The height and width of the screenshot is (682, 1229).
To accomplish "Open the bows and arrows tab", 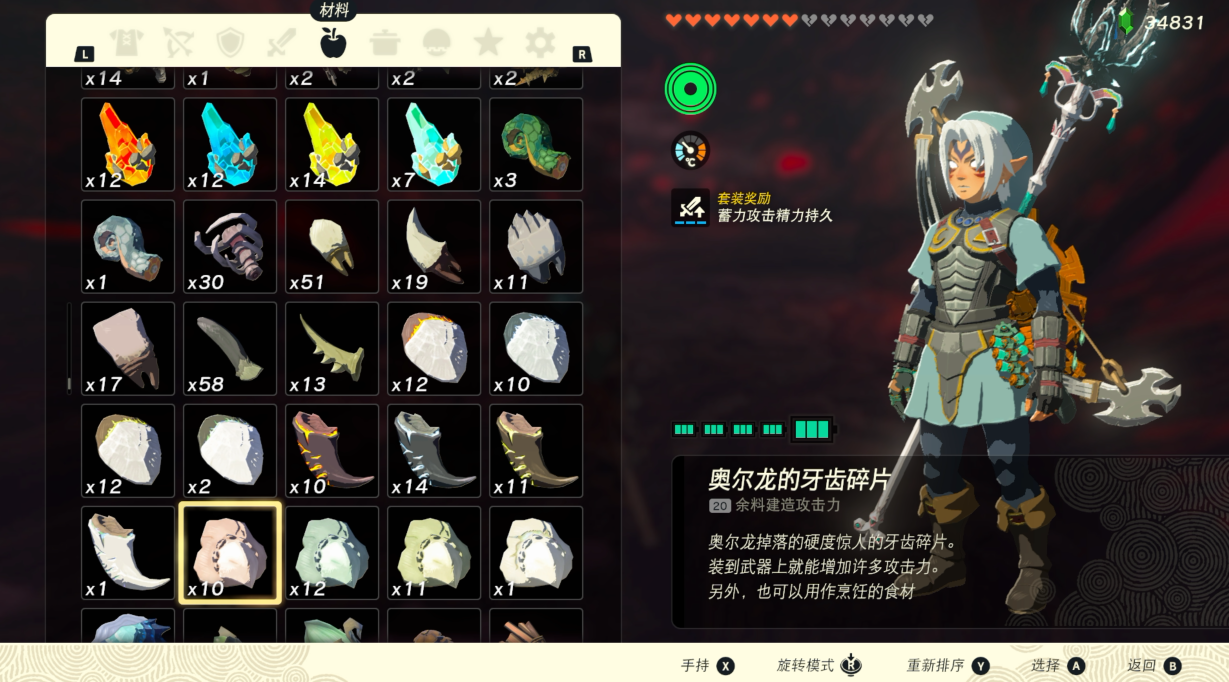I will click(178, 42).
